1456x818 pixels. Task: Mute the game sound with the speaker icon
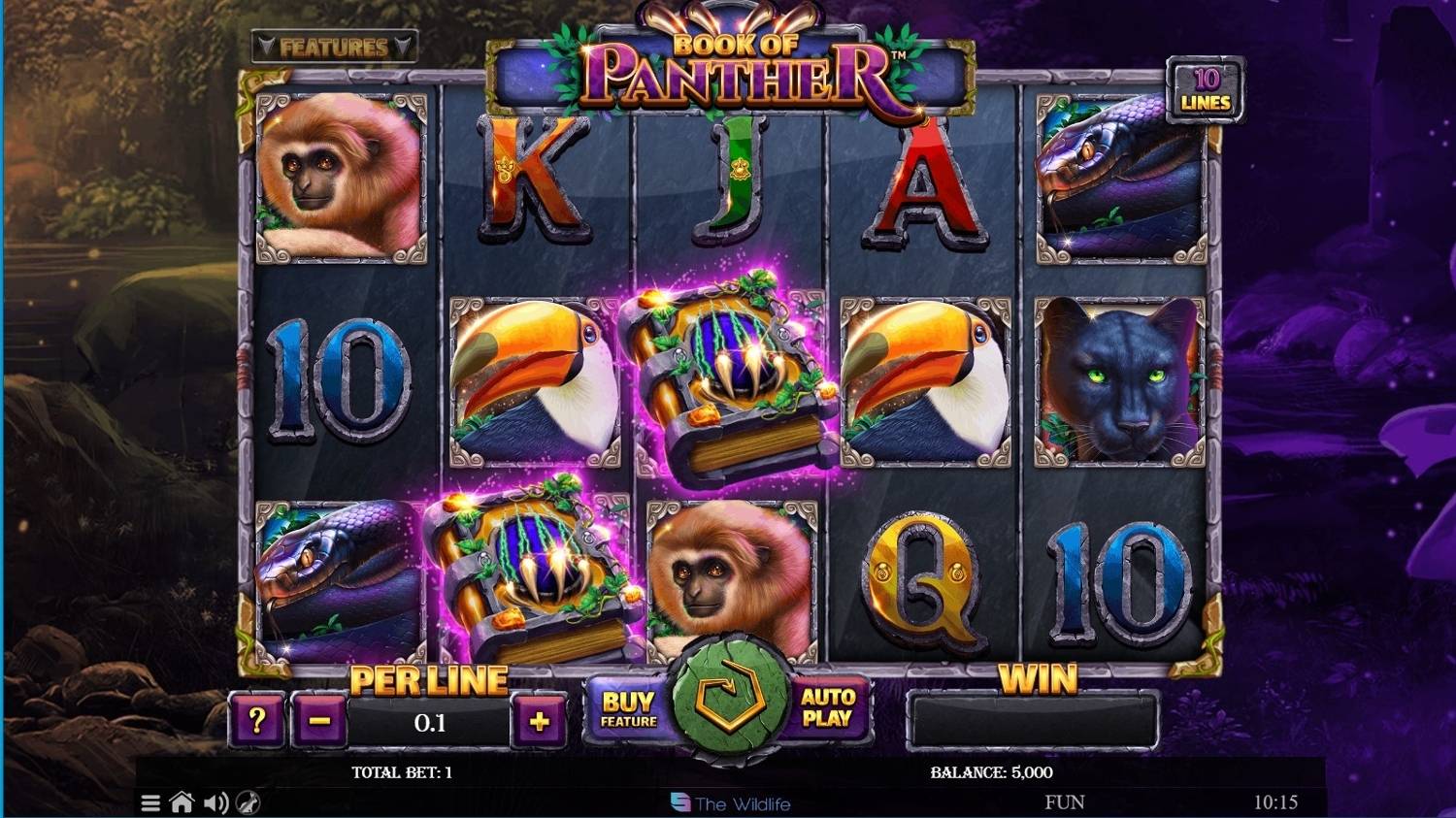[215, 803]
